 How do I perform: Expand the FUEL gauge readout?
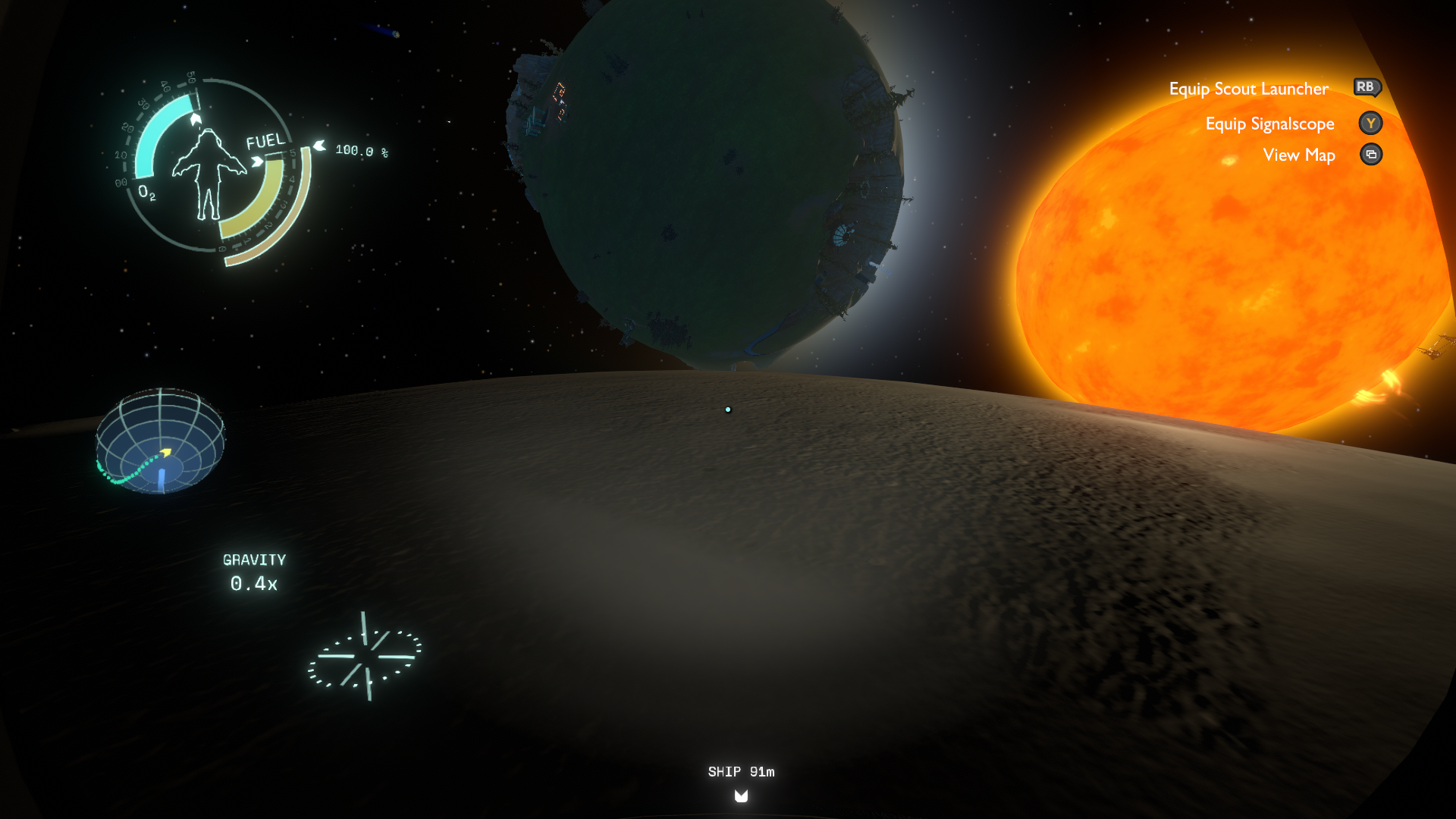tap(265, 140)
